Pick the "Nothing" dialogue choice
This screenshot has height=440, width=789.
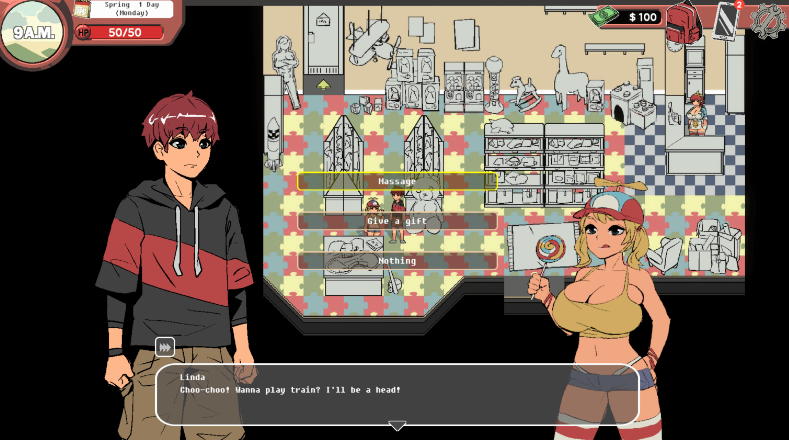(397, 261)
